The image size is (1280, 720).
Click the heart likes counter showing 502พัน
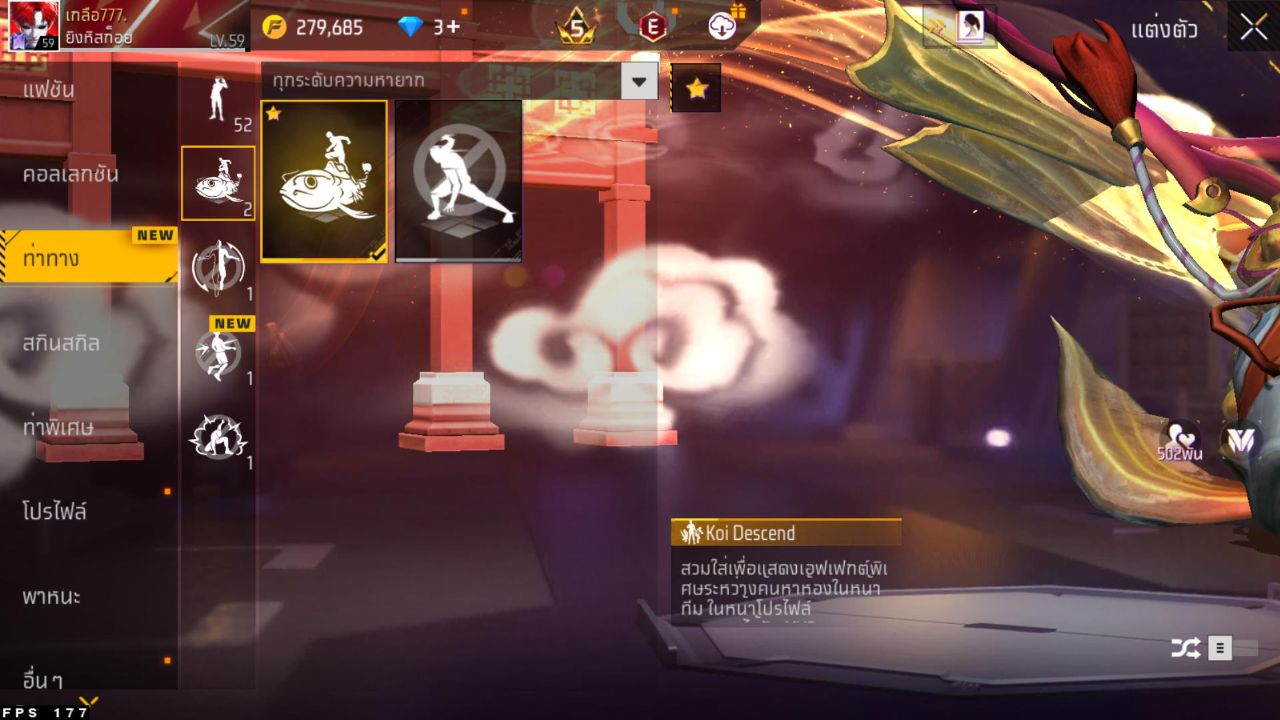(1180, 444)
